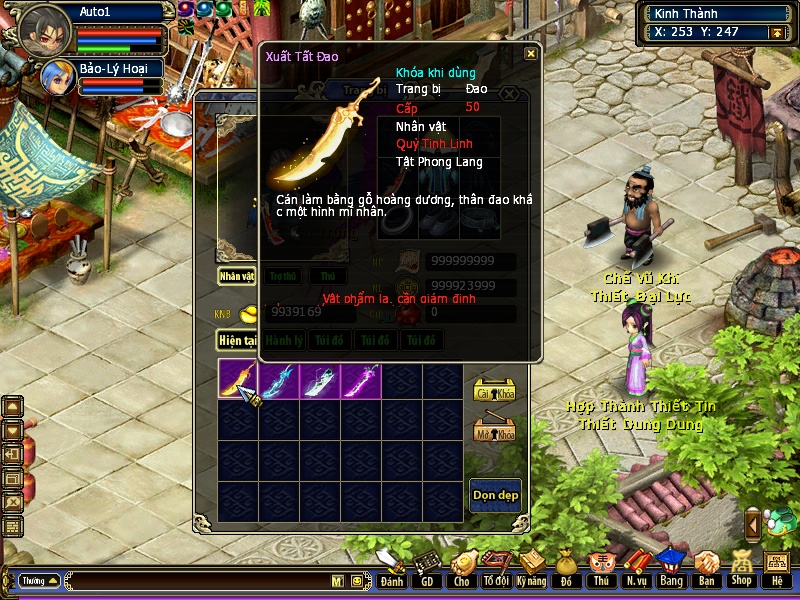Select the pink-purple sword inventory slot
The width and height of the screenshot is (800, 600).
coord(361,381)
